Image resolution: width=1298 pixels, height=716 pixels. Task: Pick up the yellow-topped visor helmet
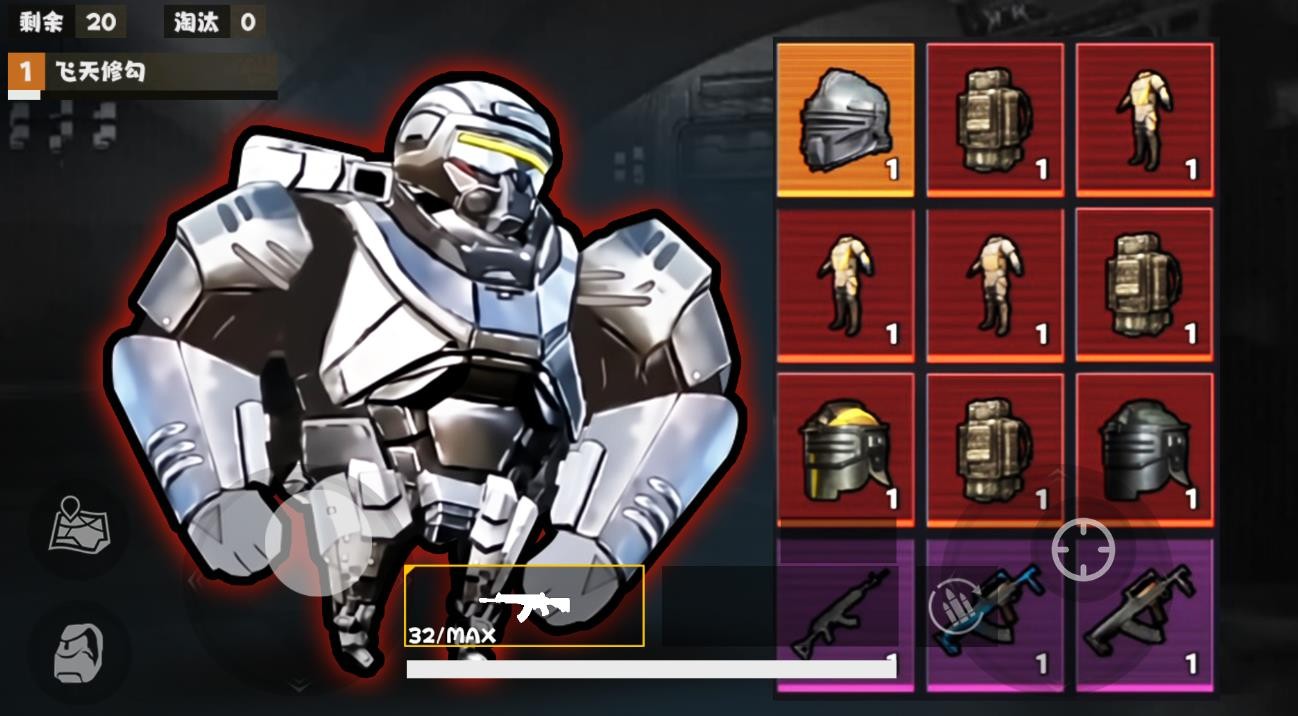coord(845,450)
